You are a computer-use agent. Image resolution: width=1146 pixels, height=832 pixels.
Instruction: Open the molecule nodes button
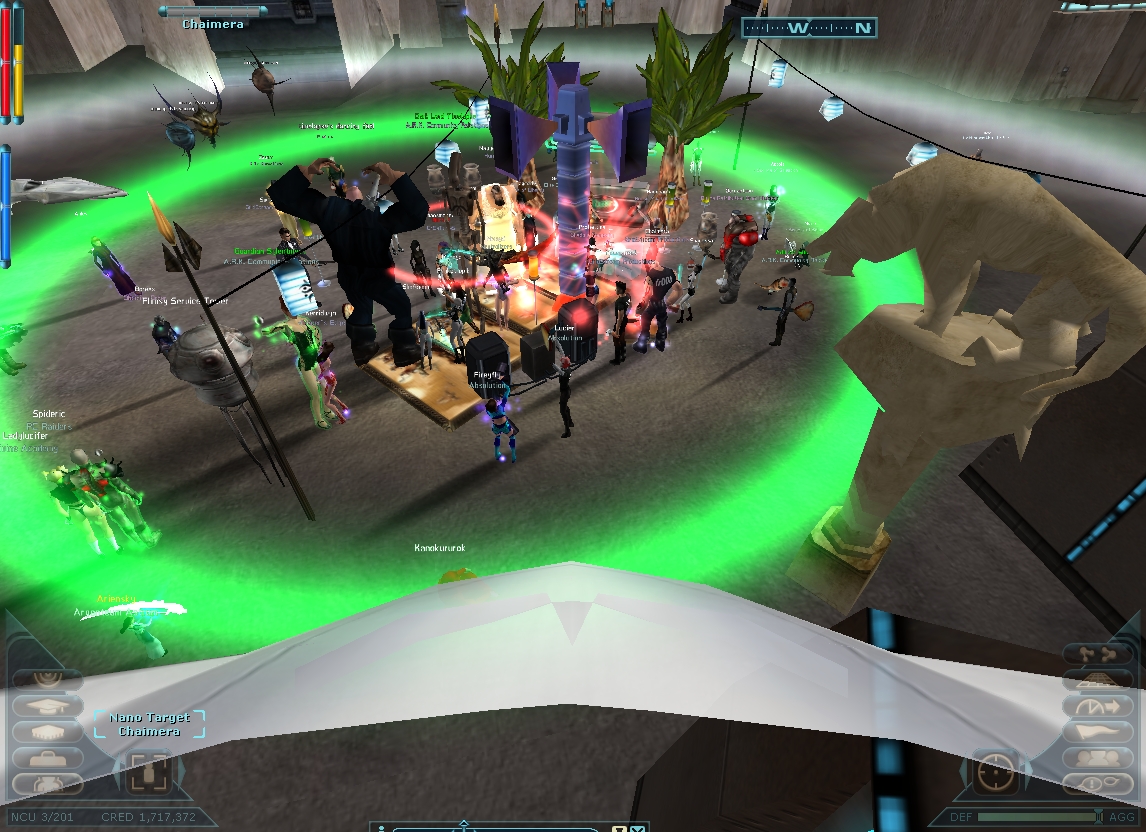[x=1098, y=654]
